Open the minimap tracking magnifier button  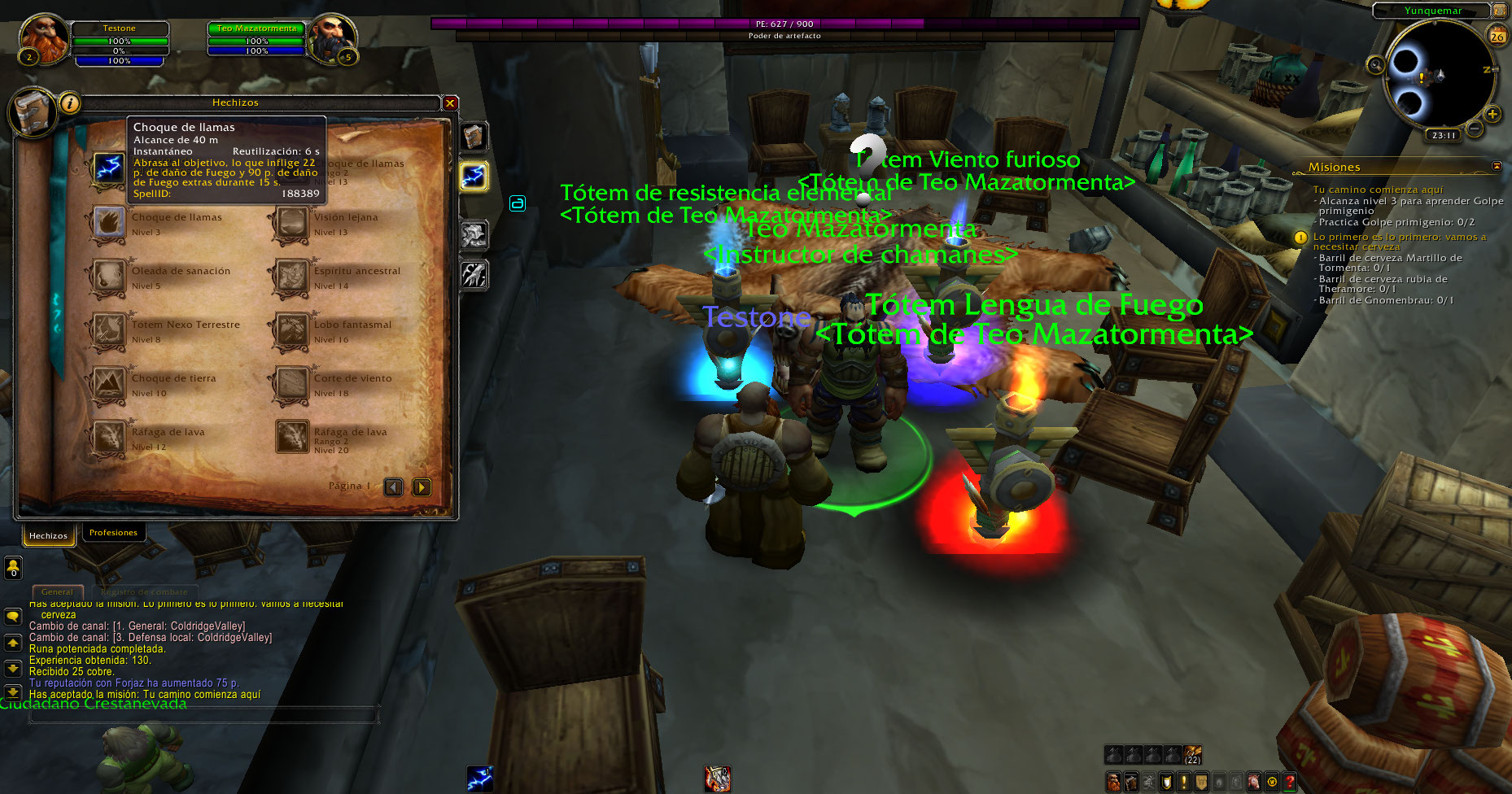[x=1375, y=65]
